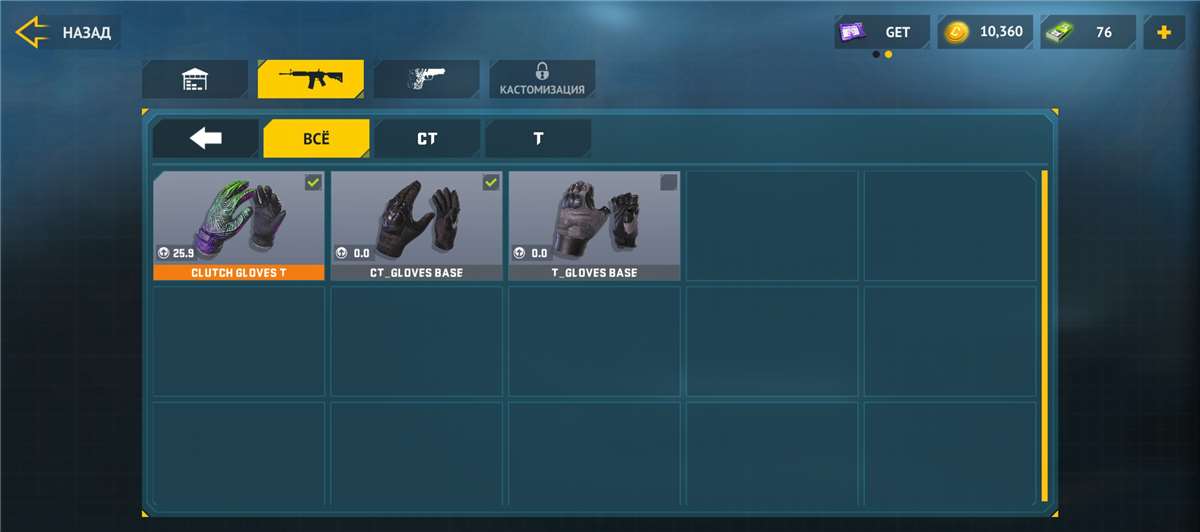
Task: Switch to the assault rifle tab
Action: point(310,79)
